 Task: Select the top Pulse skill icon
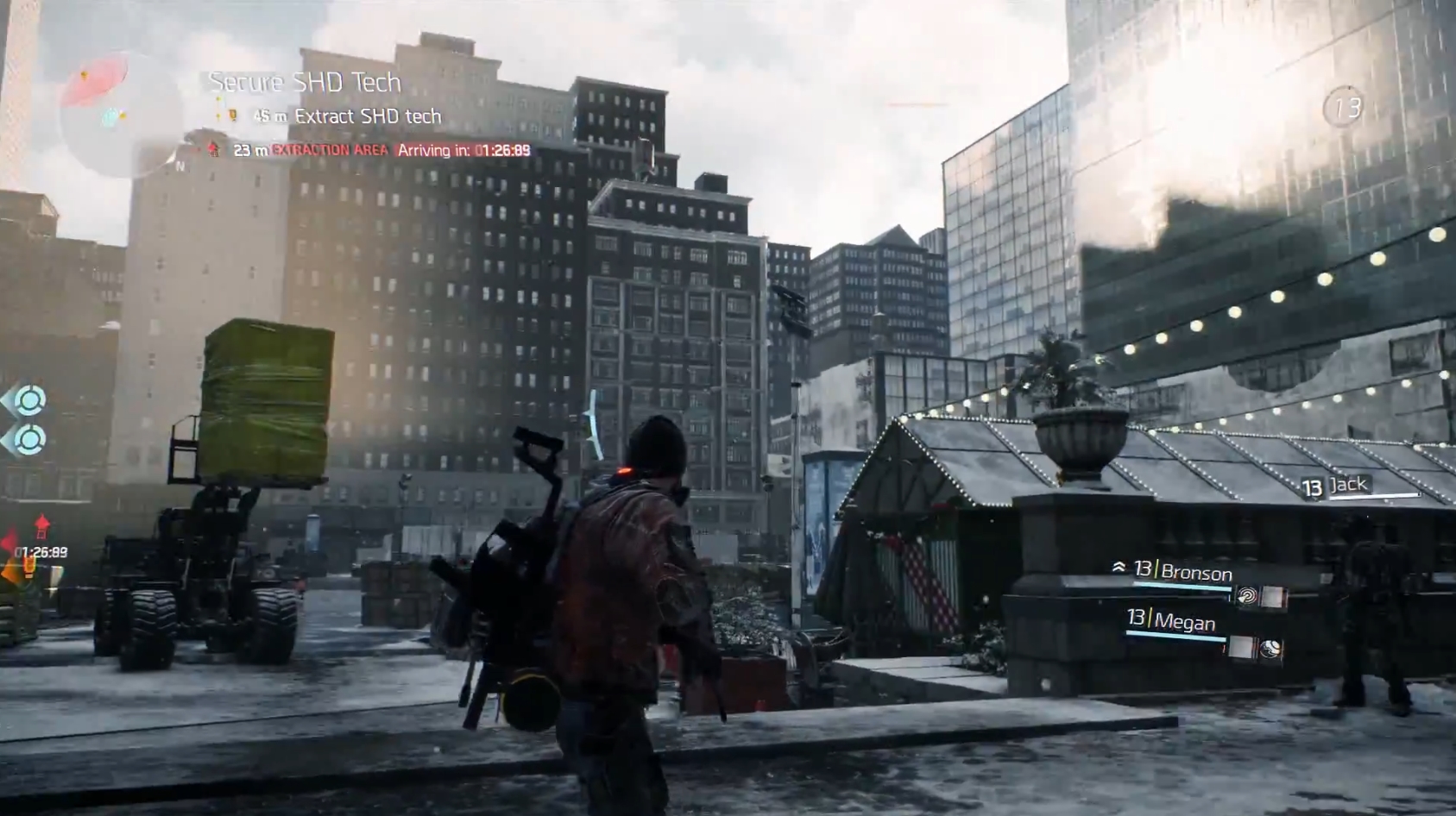[31, 399]
